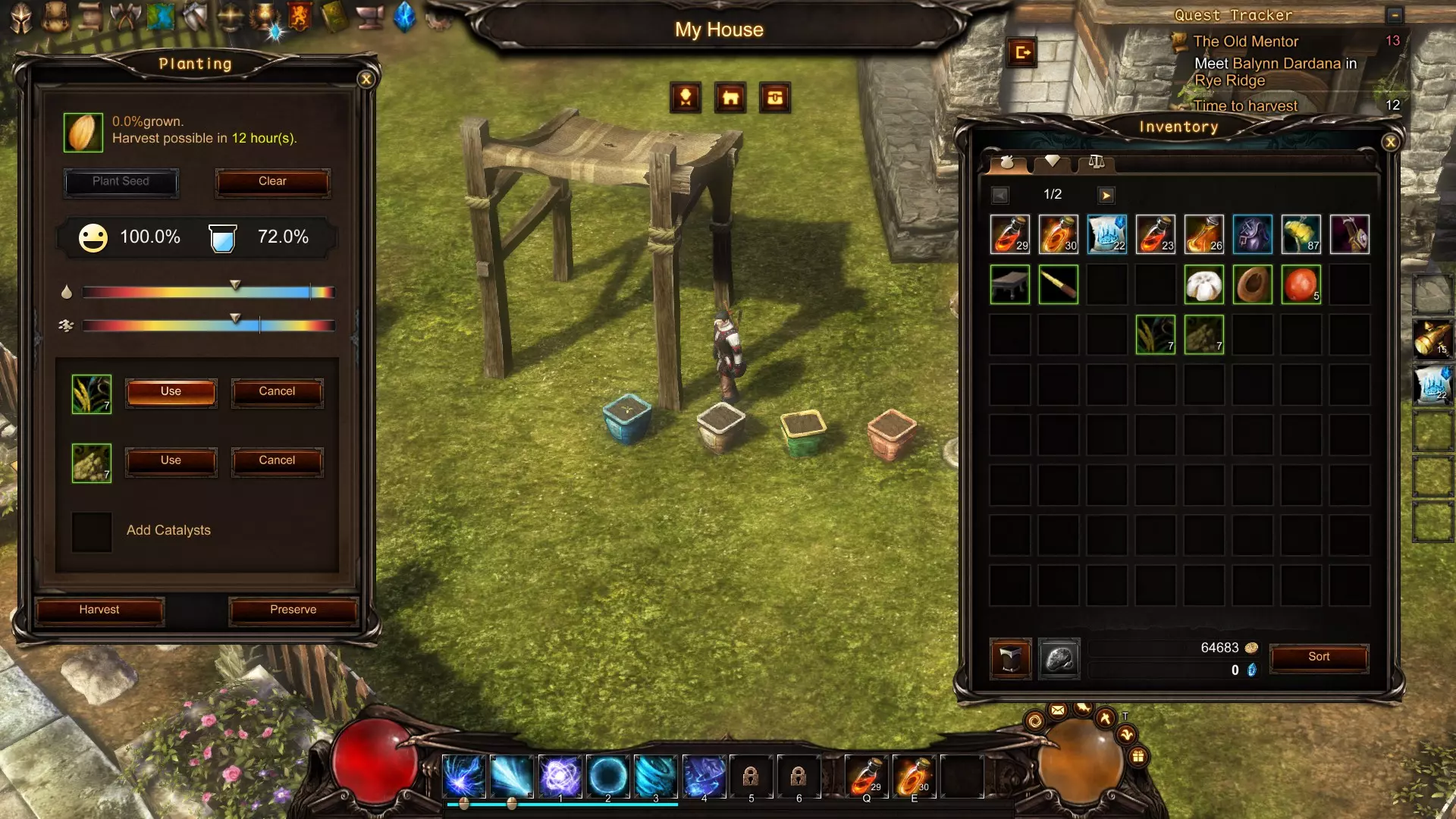Open the empty Add Catalysts slot
Screen dimensions: 1456x819
pyautogui.click(x=92, y=531)
